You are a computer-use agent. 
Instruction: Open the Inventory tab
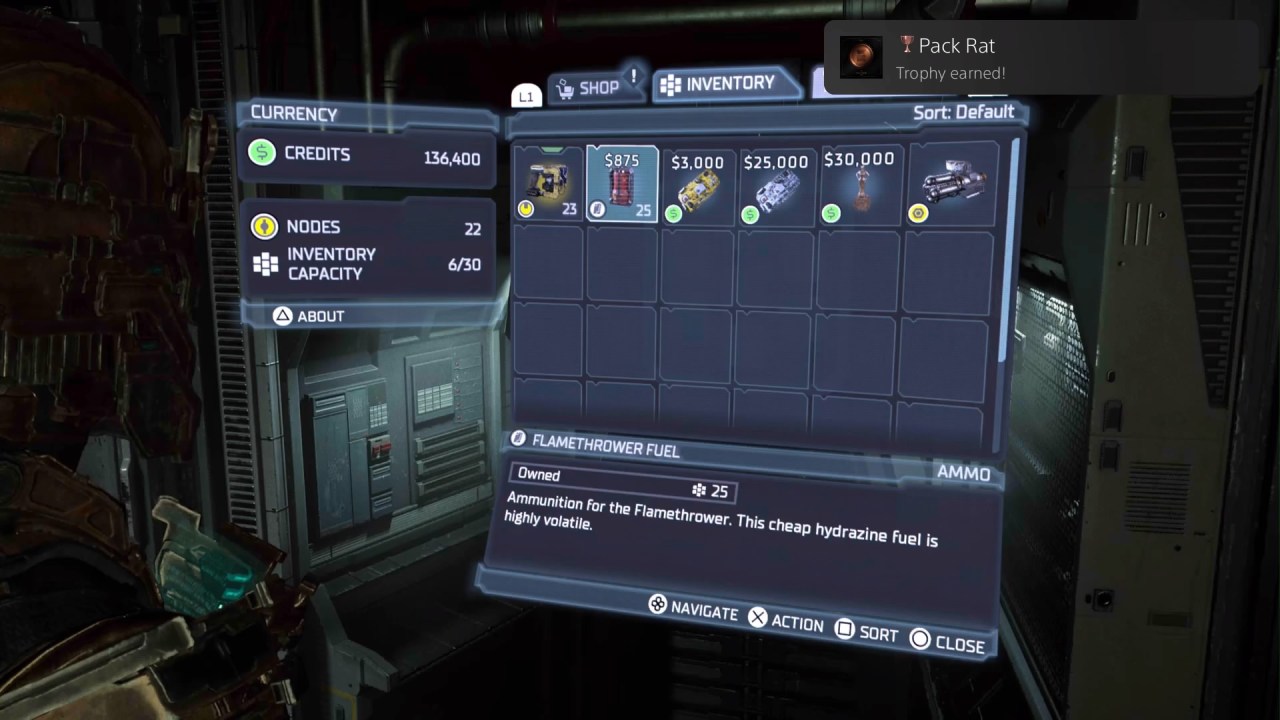tap(727, 84)
